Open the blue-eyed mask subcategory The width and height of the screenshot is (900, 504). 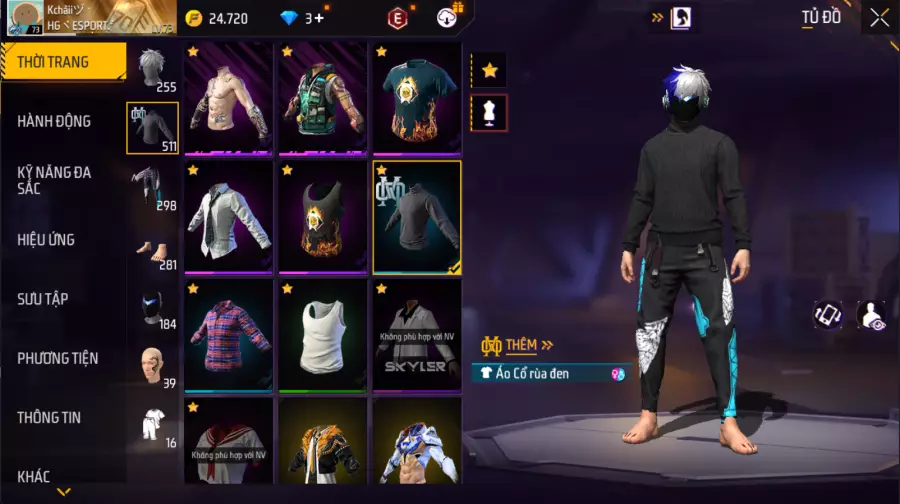152,310
